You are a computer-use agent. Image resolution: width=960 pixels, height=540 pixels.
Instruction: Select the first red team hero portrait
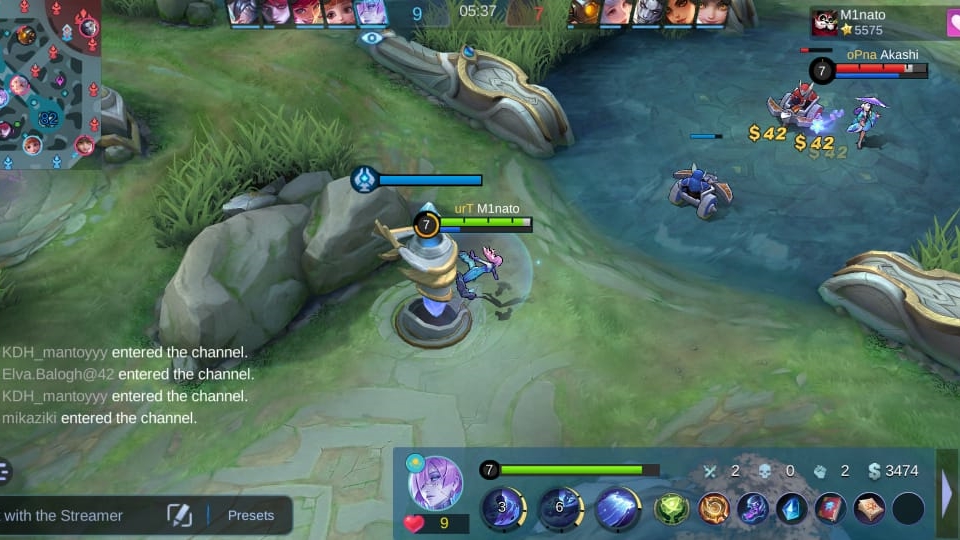(x=585, y=12)
